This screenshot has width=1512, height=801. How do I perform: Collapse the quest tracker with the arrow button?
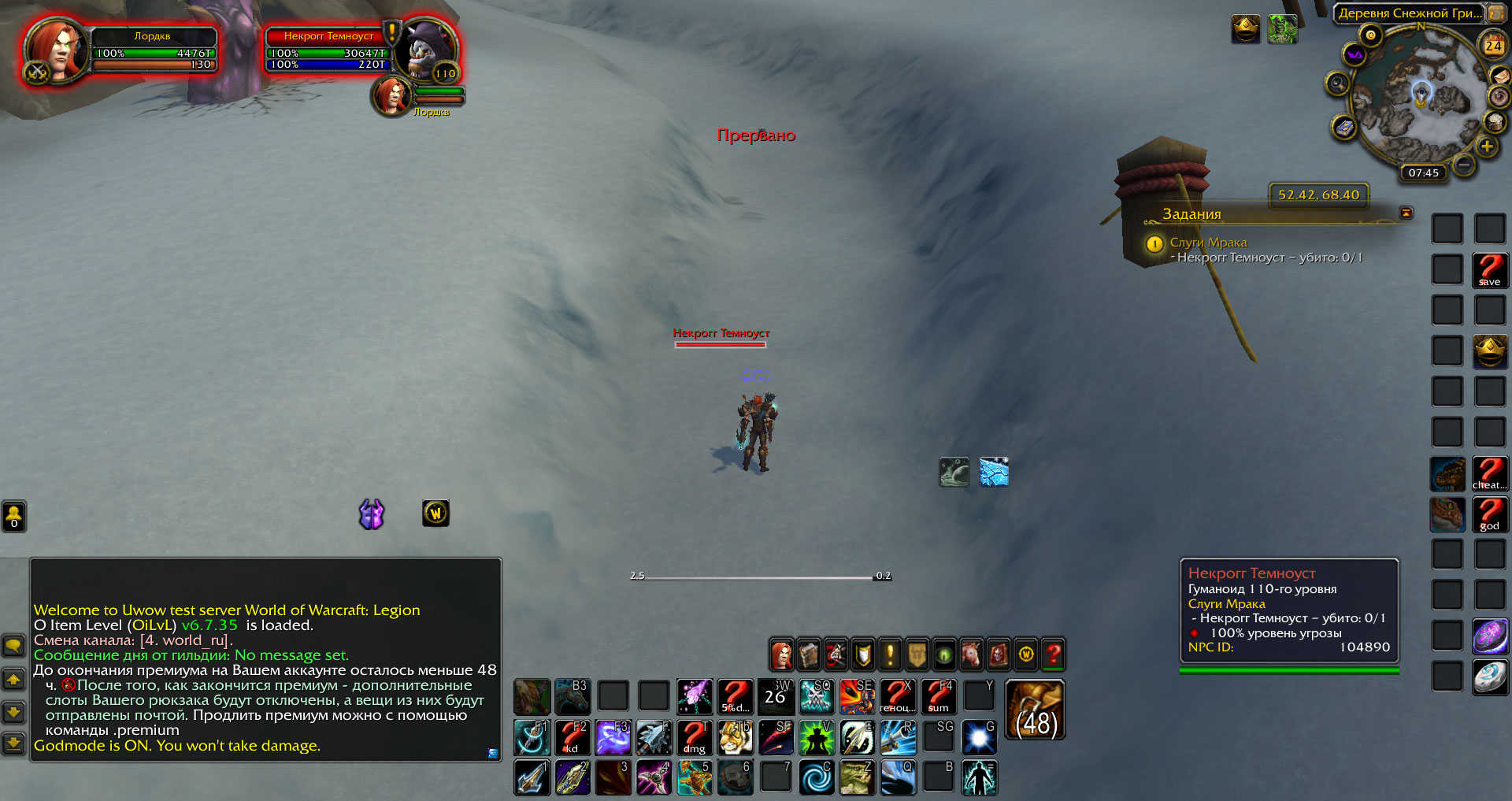pos(1406,213)
